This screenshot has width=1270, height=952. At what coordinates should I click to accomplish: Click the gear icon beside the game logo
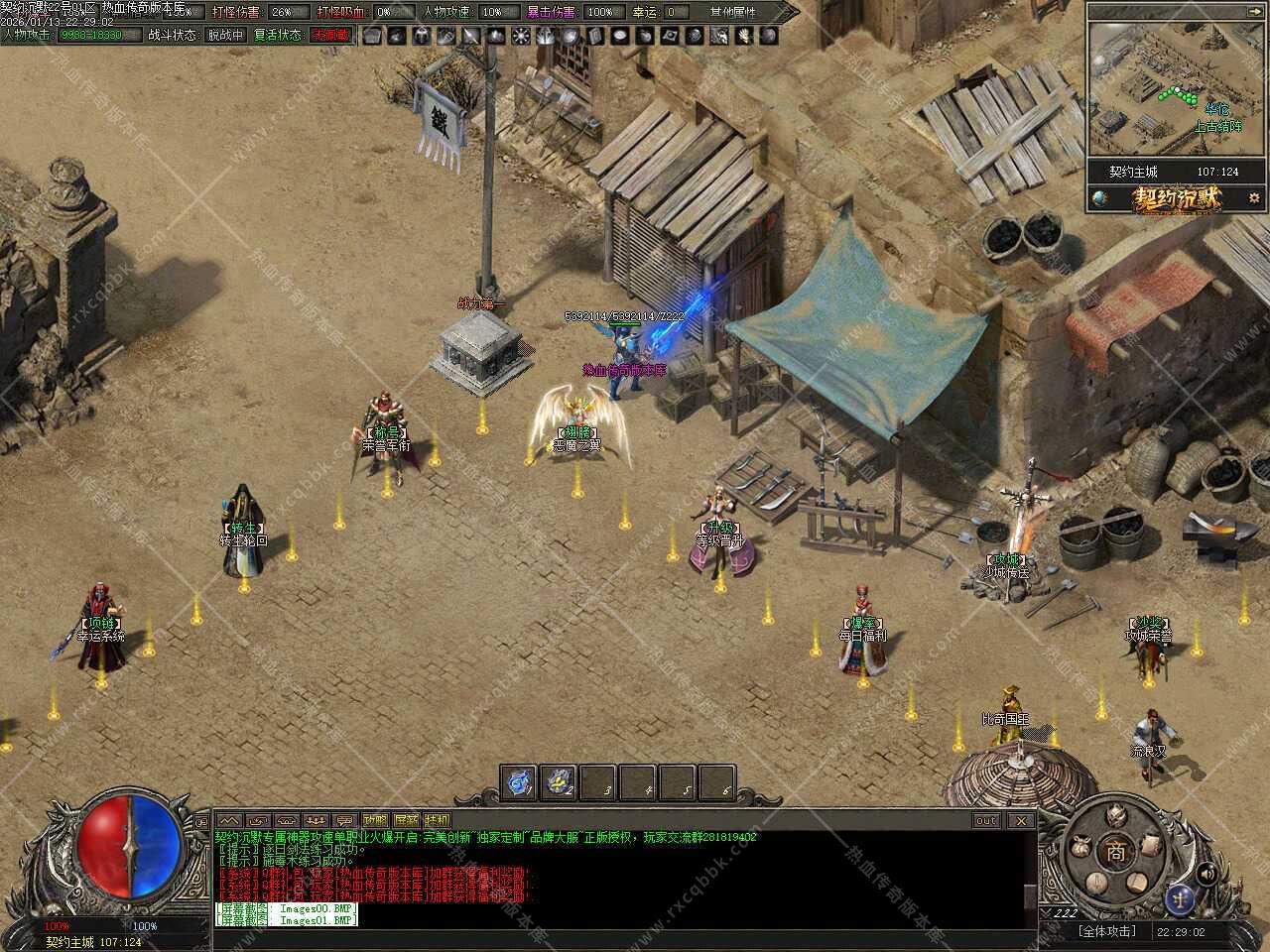point(1253,197)
